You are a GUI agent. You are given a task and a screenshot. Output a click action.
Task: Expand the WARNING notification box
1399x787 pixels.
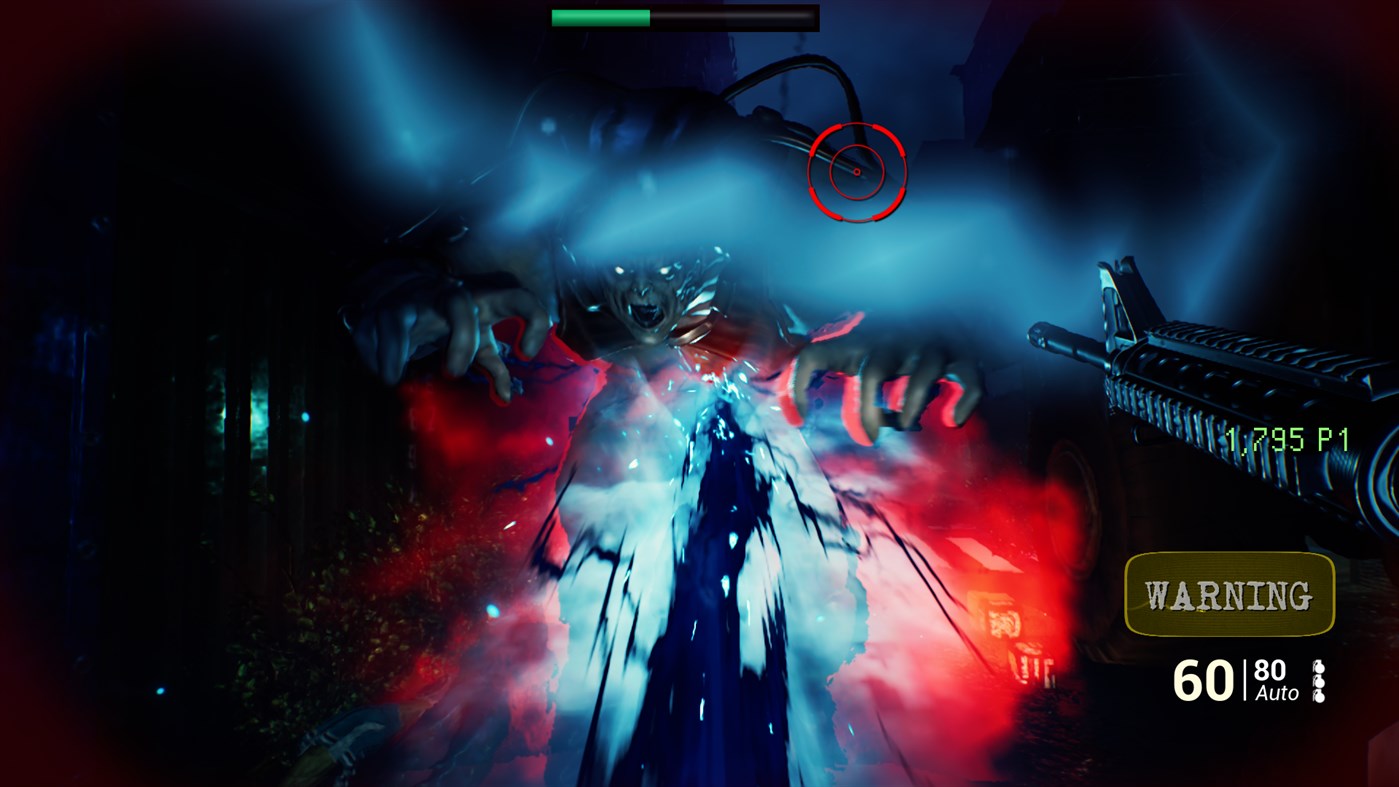[x=1229, y=595]
